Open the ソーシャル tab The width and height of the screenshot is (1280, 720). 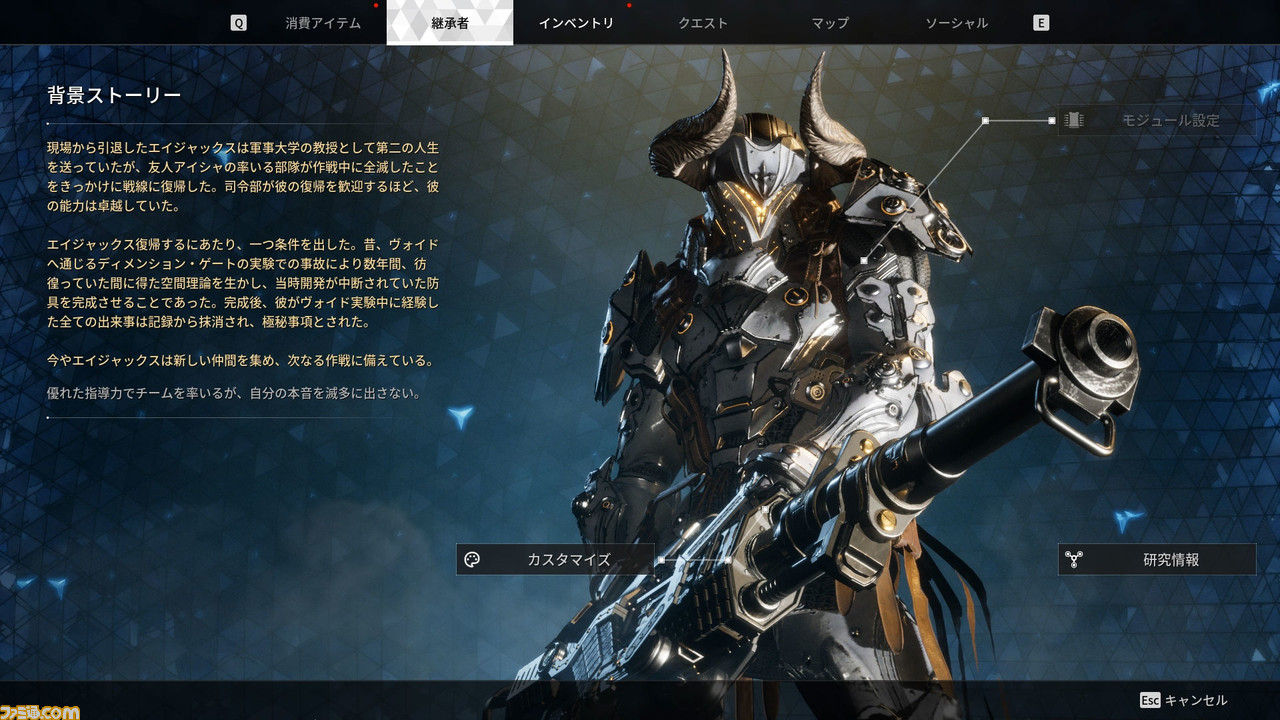click(956, 23)
